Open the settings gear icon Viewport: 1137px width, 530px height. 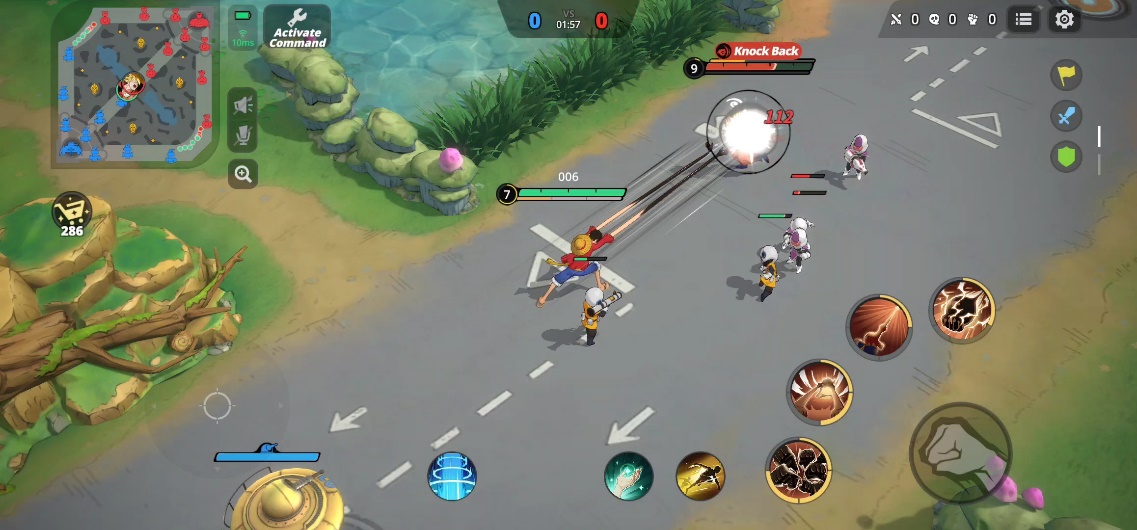pos(1065,19)
